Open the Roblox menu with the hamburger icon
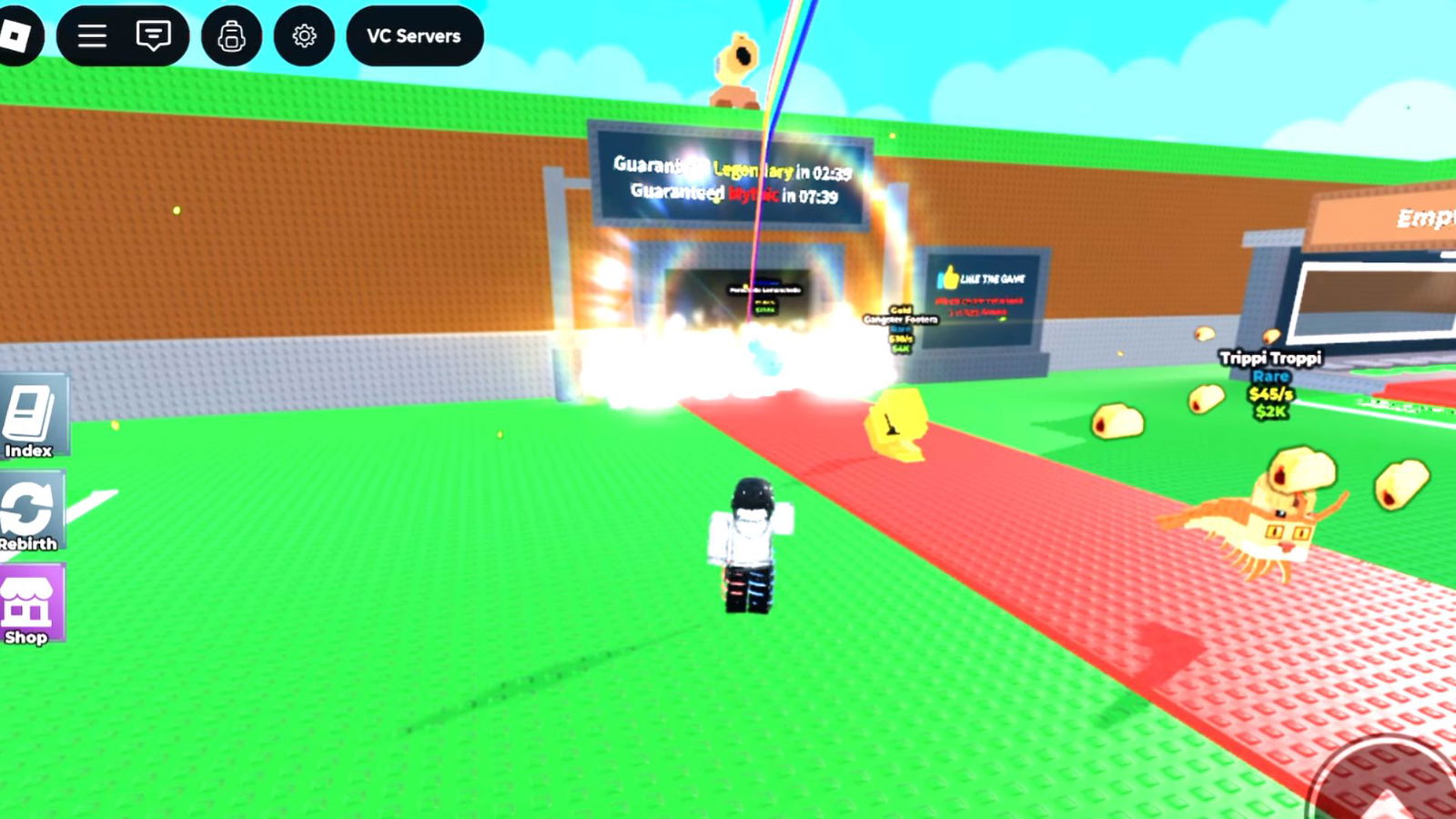This screenshot has height=819, width=1456. tap(90, 35)
